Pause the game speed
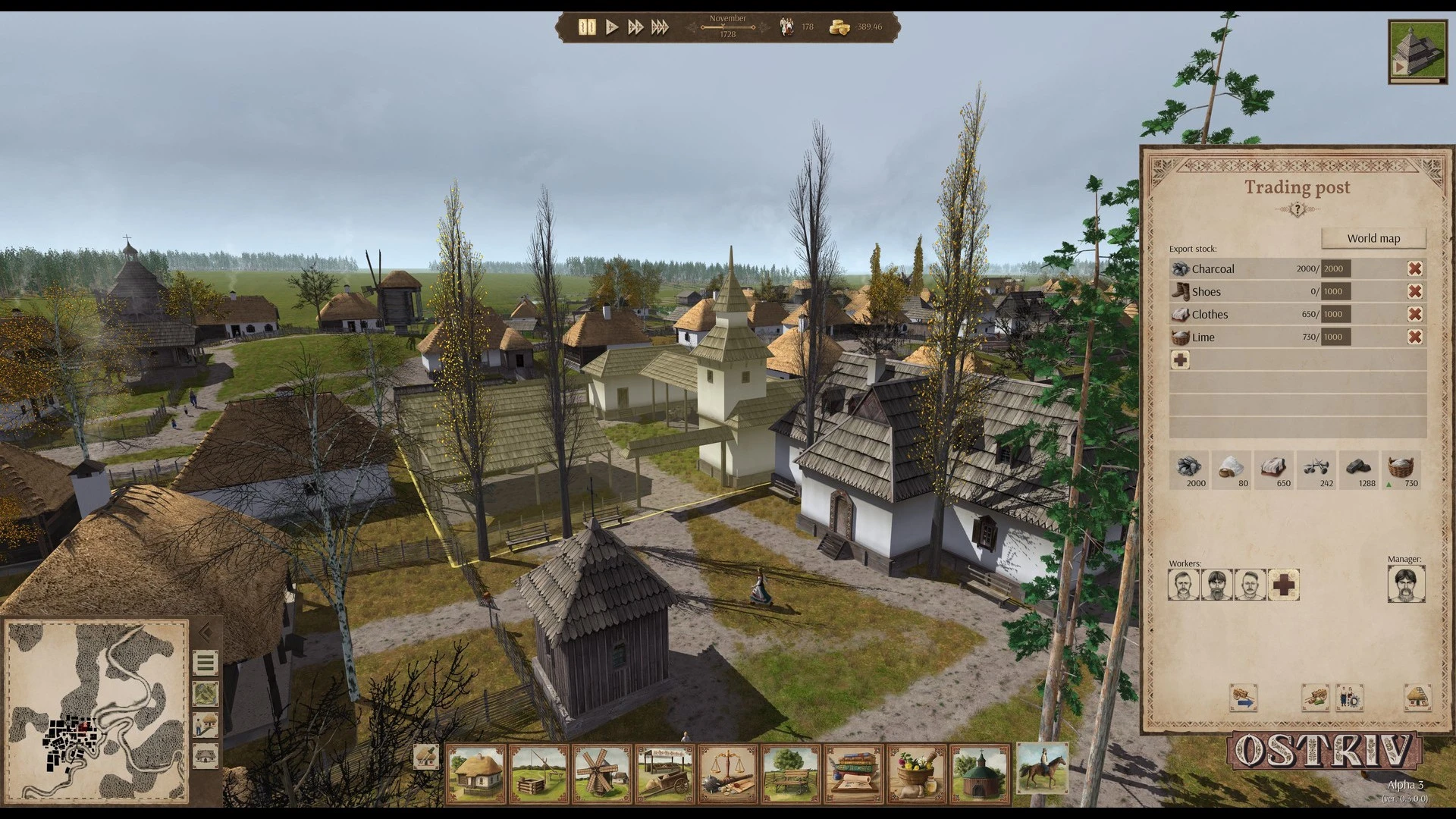1456x819 pixels. (x=587, y=27)
